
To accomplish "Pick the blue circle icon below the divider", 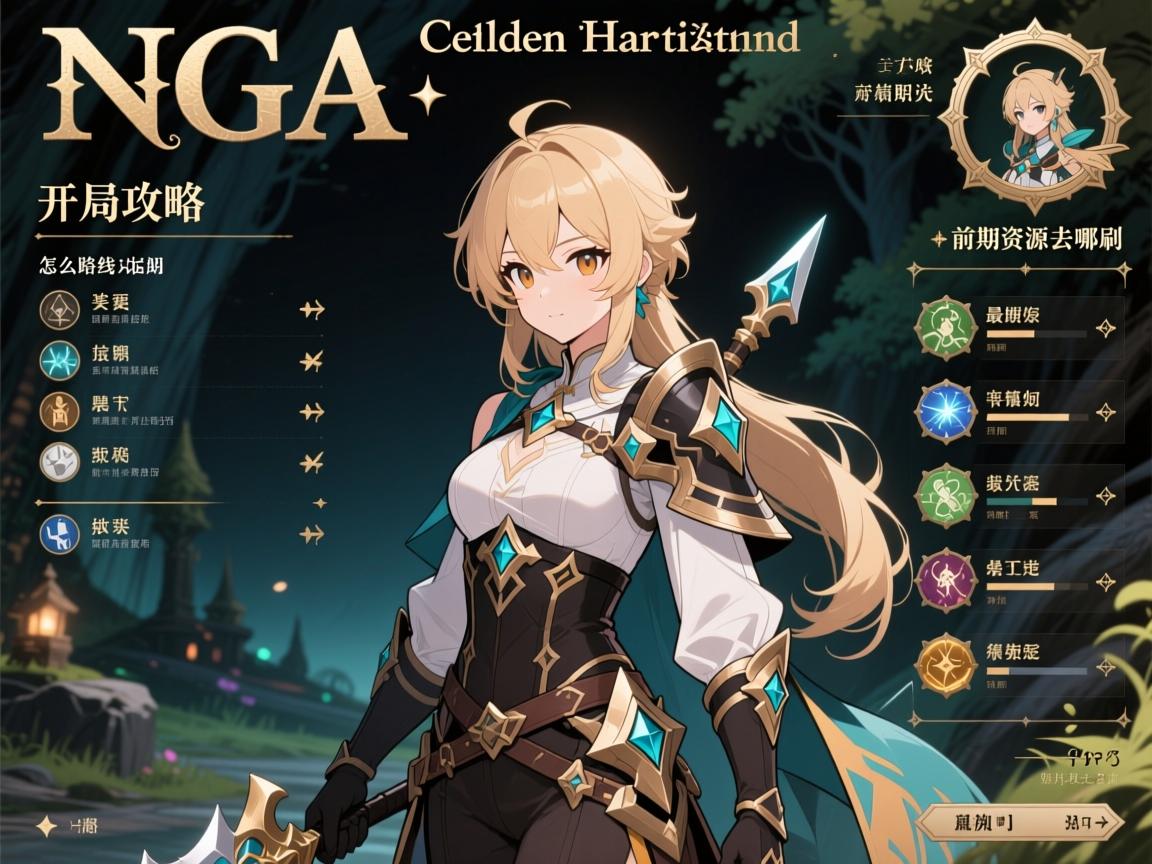I will point(58,533).
